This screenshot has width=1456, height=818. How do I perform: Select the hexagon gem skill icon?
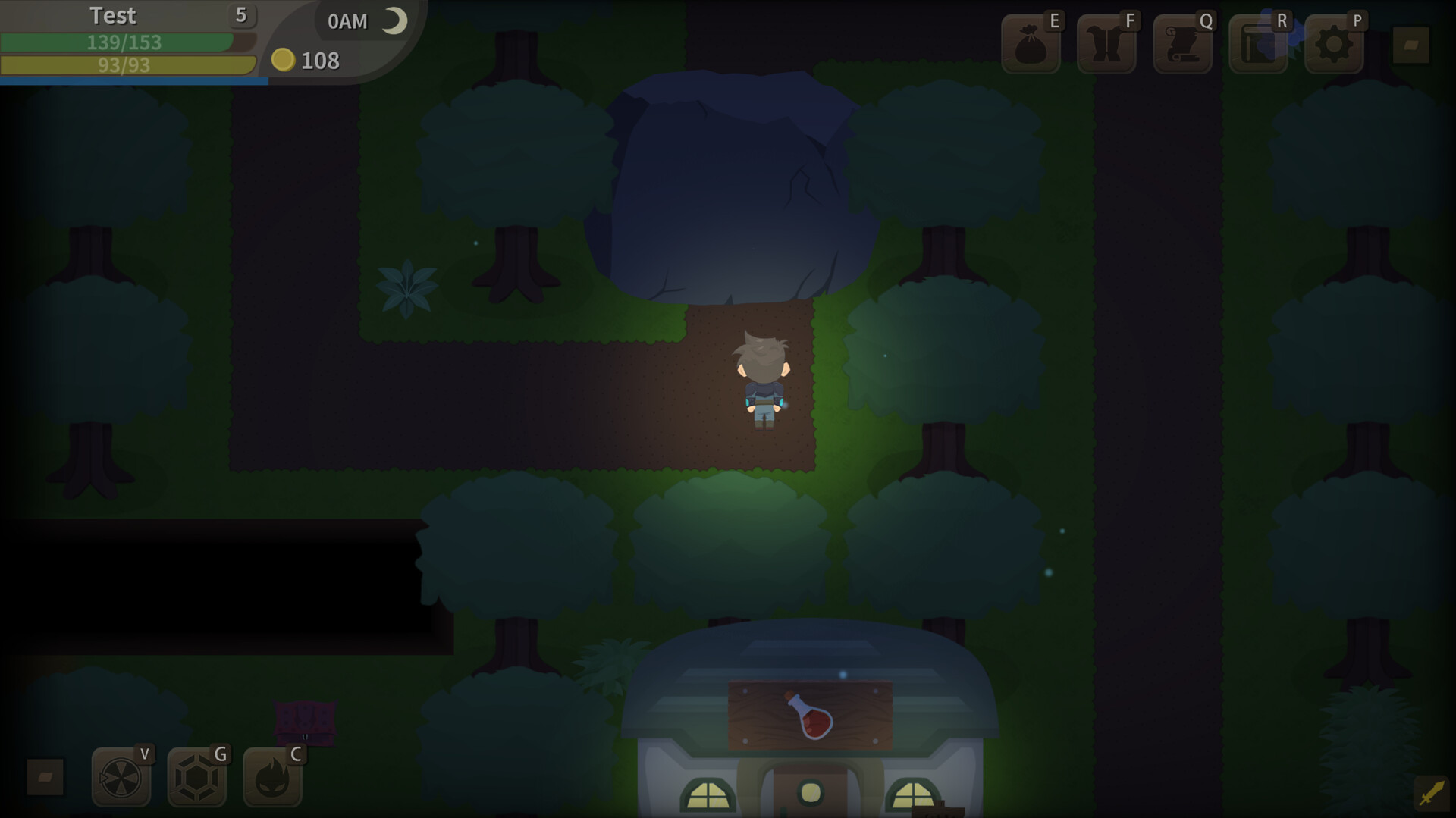coord(196,777)
